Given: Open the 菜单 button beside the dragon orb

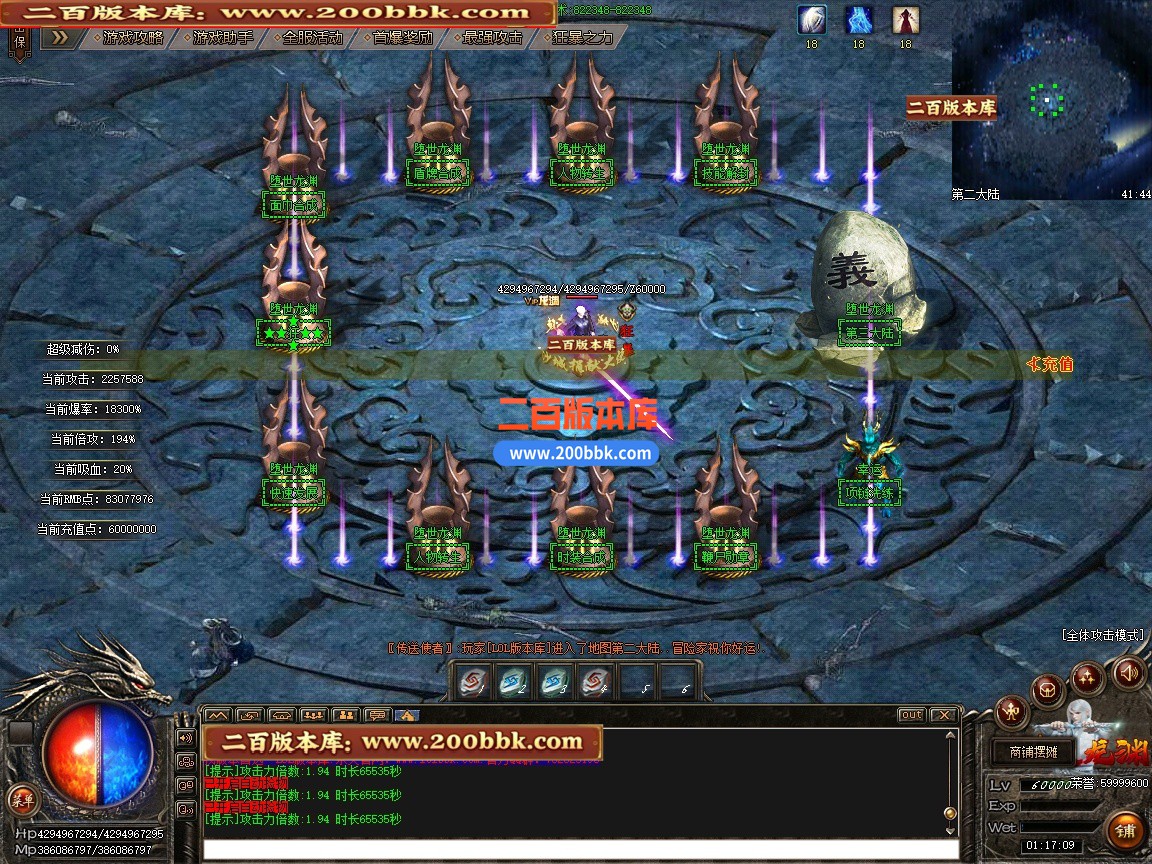Looking at the screenshot, I should 22,798.
